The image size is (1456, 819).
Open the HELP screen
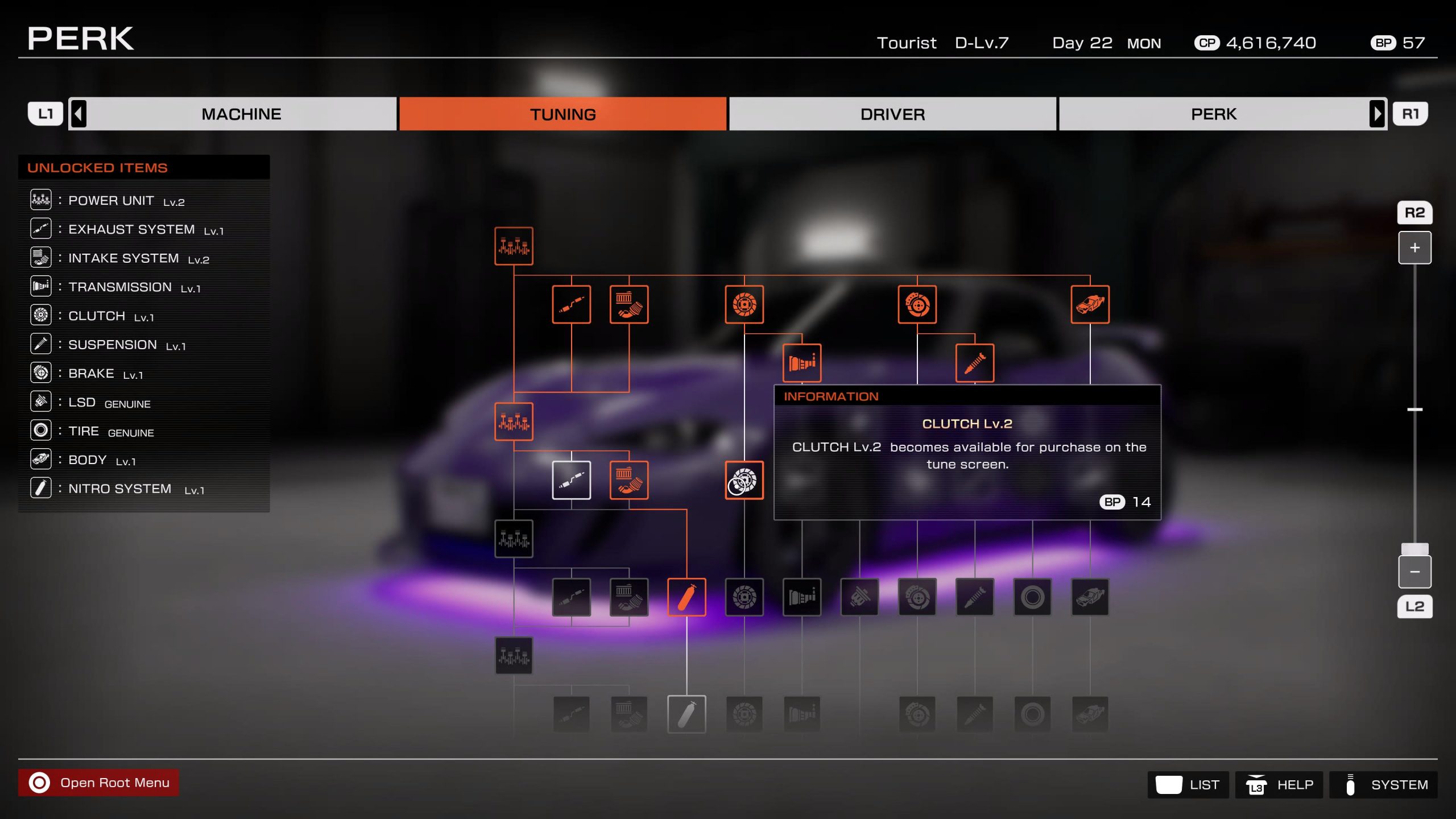tap(1279, 785)
